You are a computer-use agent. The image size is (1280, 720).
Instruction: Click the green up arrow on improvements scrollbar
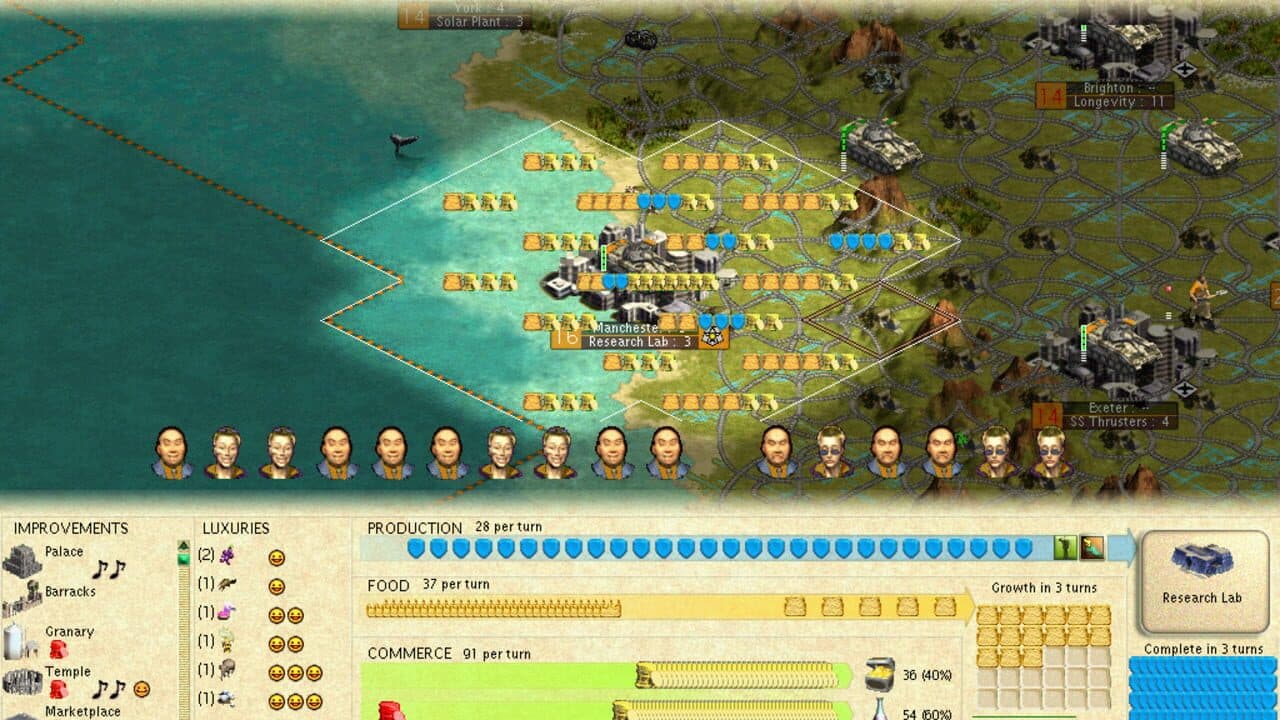pos(184,545)
